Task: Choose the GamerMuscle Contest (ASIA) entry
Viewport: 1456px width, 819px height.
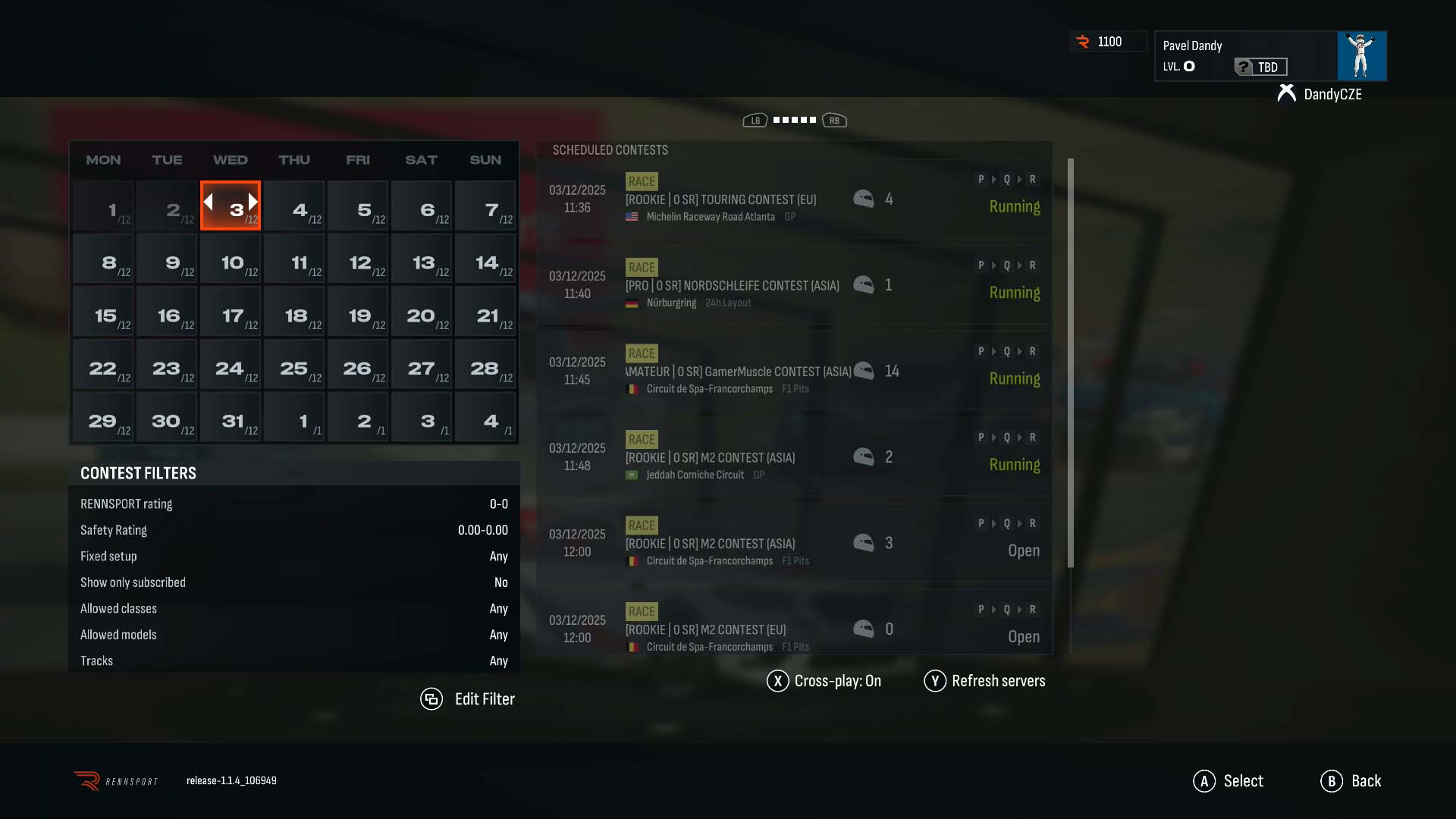Action: (793, 372)
